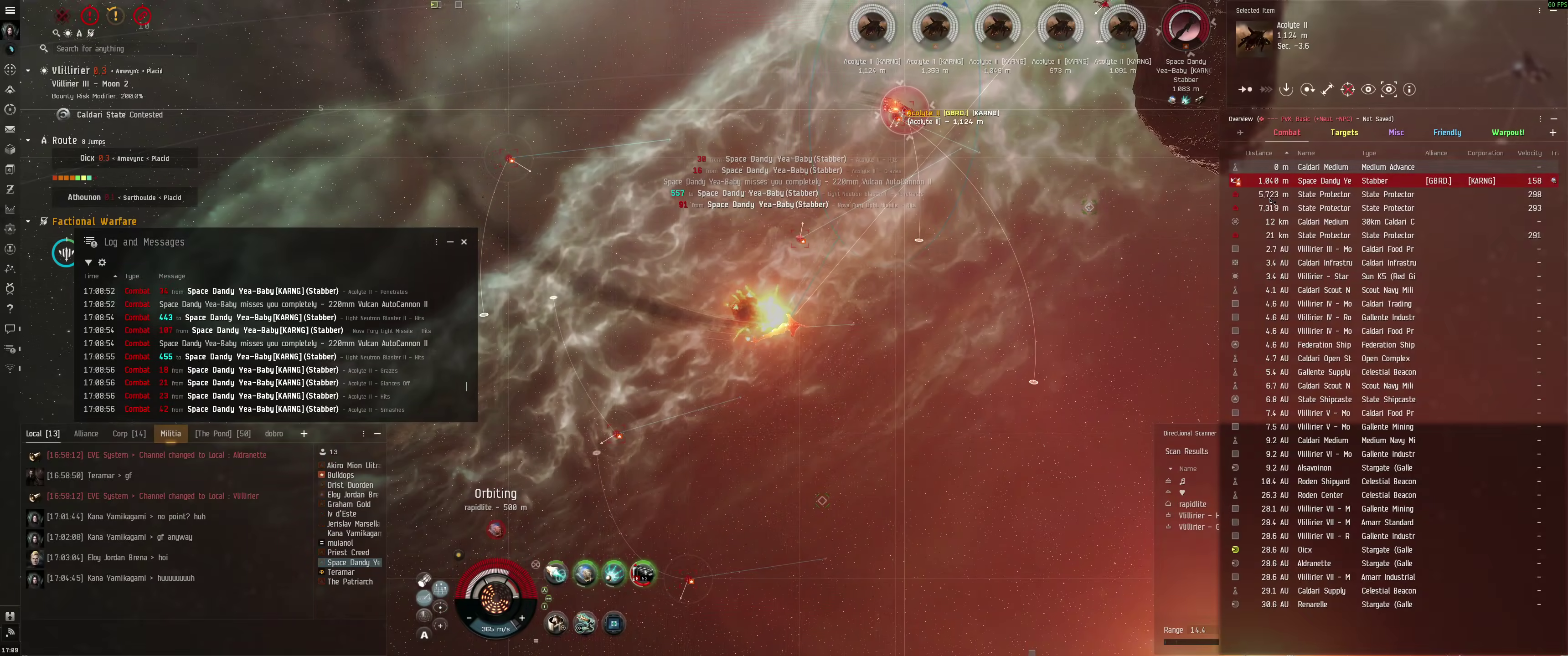Select Space Dandy in the Local member list

click(353, 562)
